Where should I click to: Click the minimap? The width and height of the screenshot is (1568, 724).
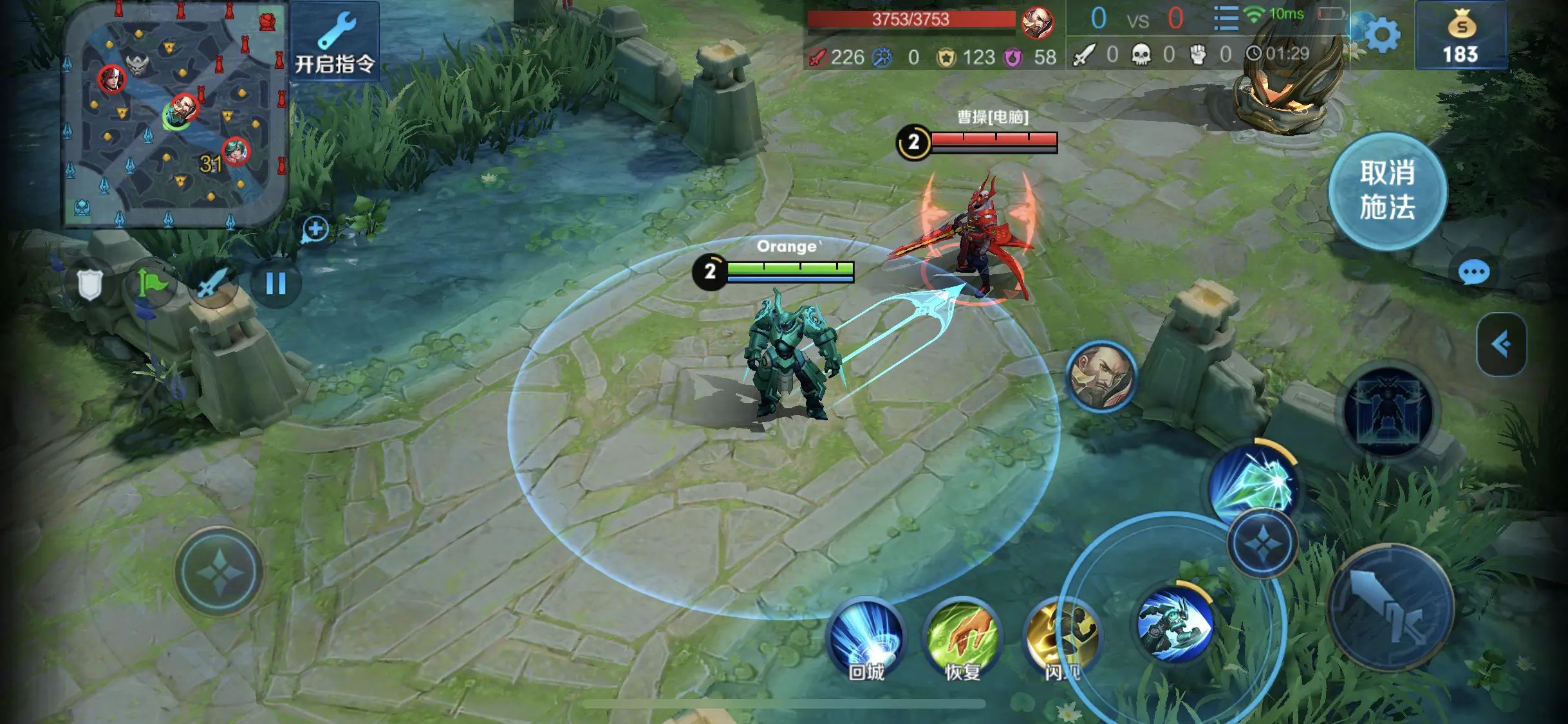click(174, 116)
